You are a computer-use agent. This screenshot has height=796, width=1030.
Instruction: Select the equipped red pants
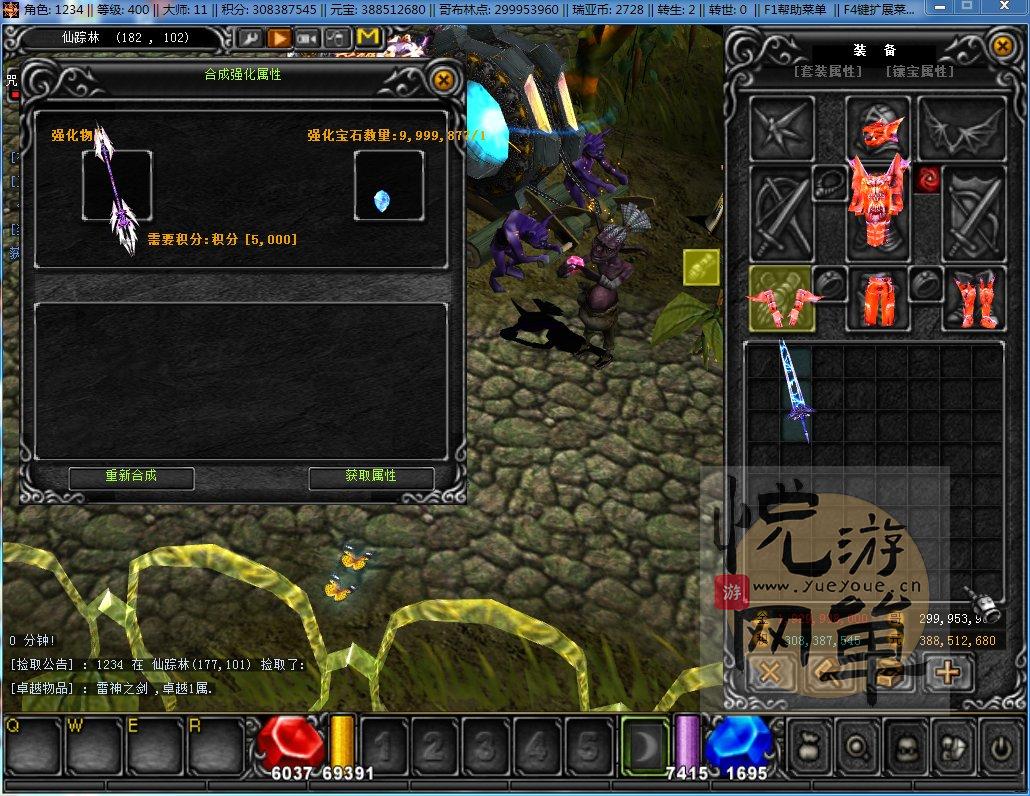coord(879,299)
